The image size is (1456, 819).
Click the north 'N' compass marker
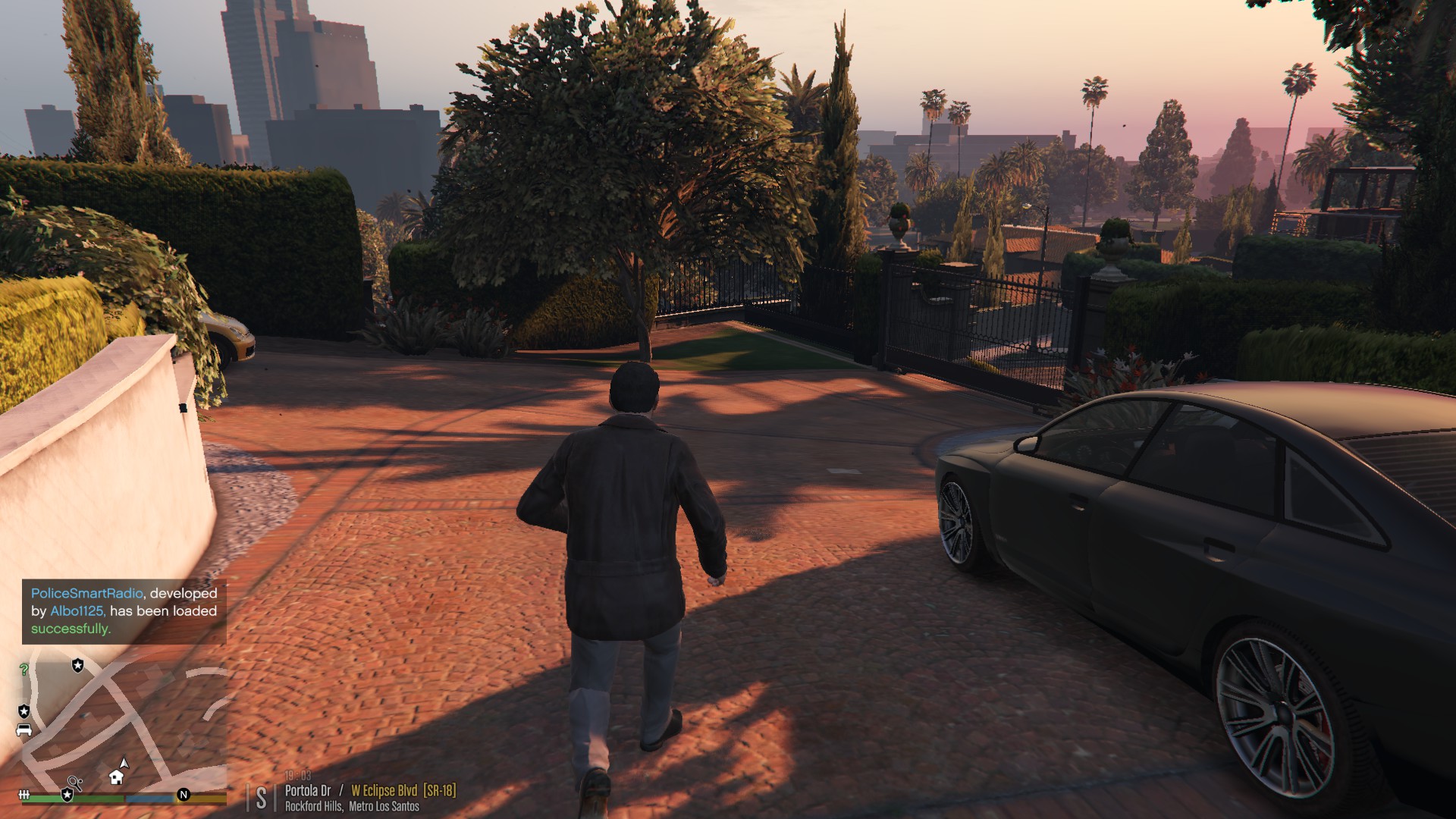[184, 795]
